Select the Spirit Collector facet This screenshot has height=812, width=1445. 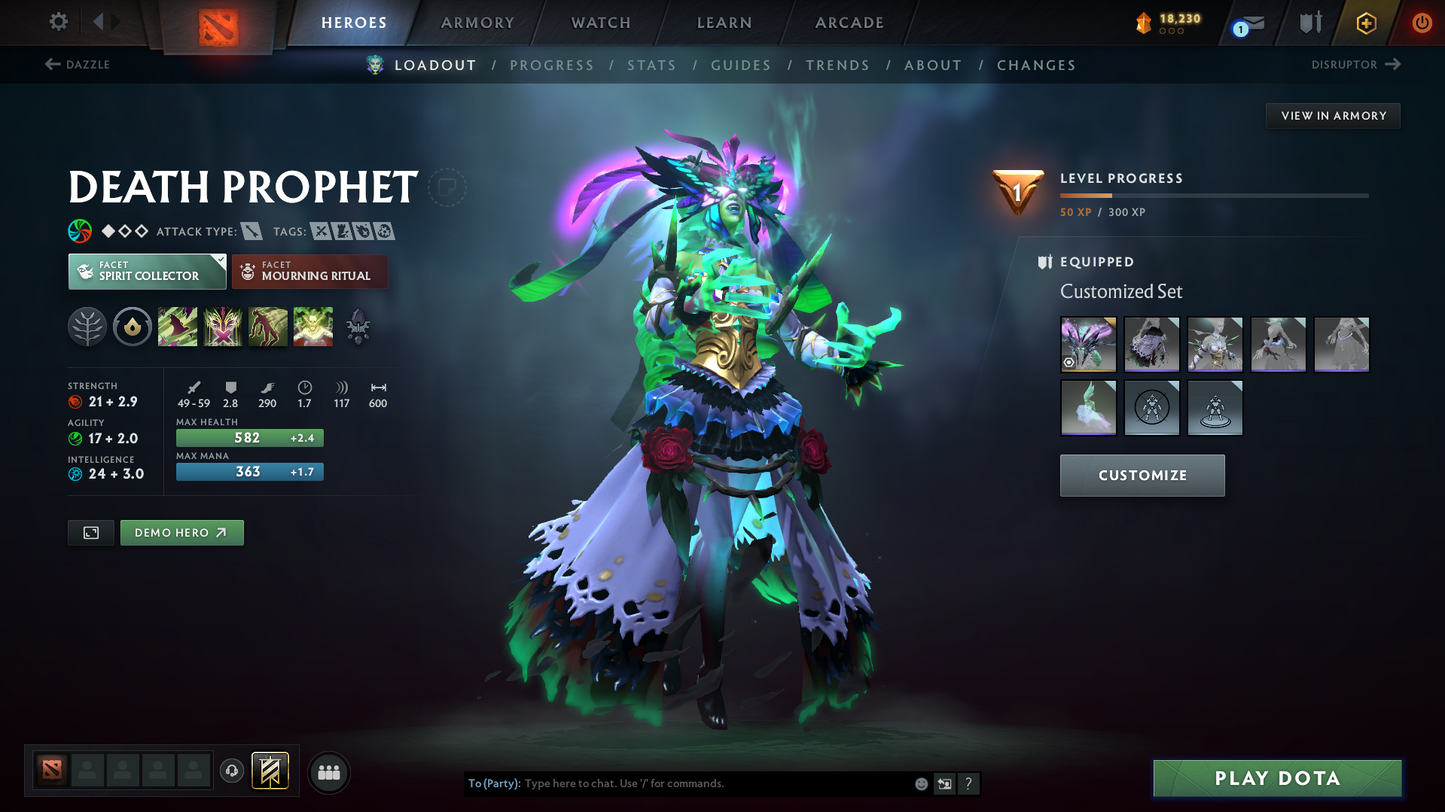click(x=146, y=271)
